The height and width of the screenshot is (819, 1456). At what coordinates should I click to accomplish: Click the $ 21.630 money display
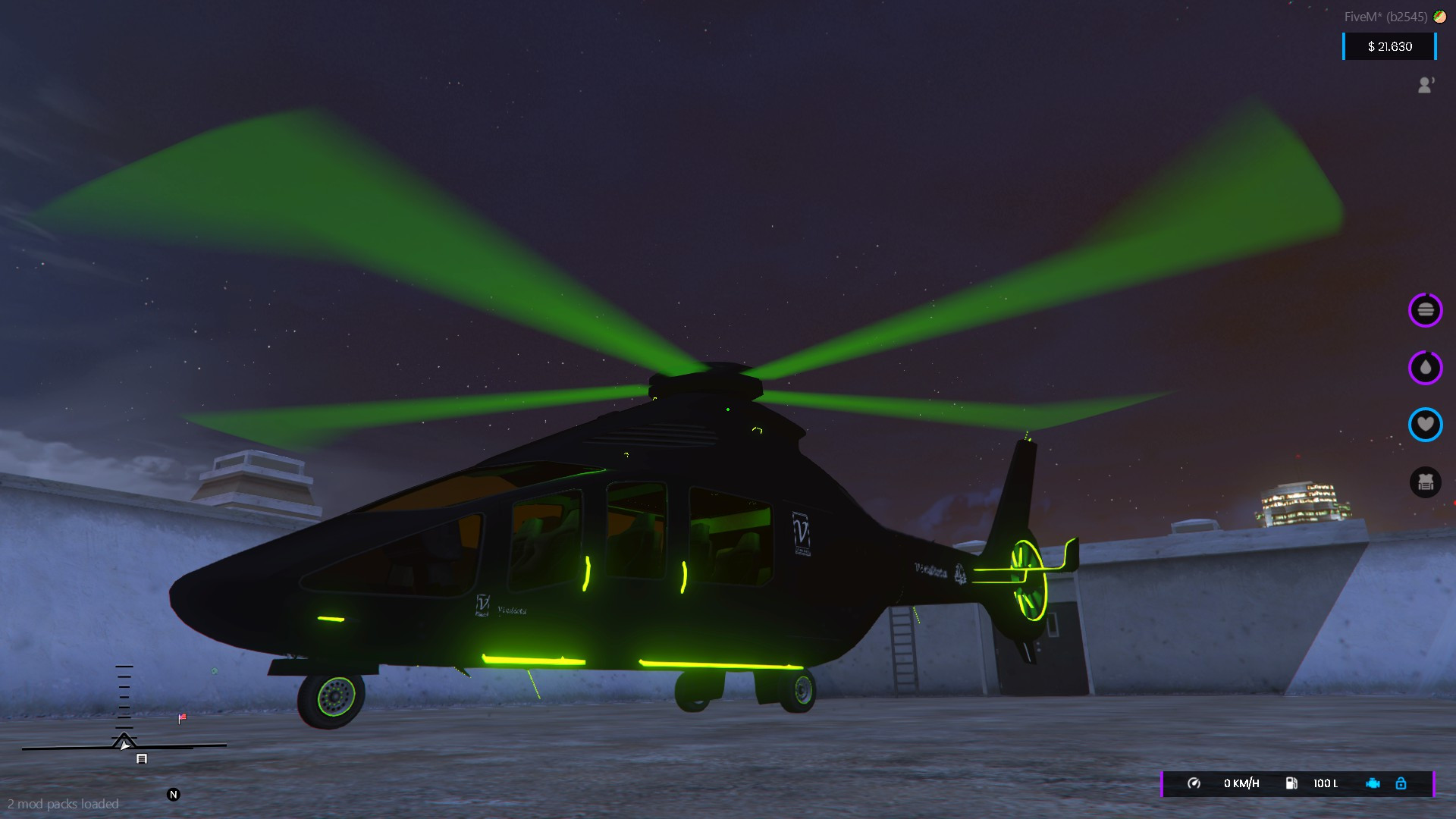(x=1389, y=46)
